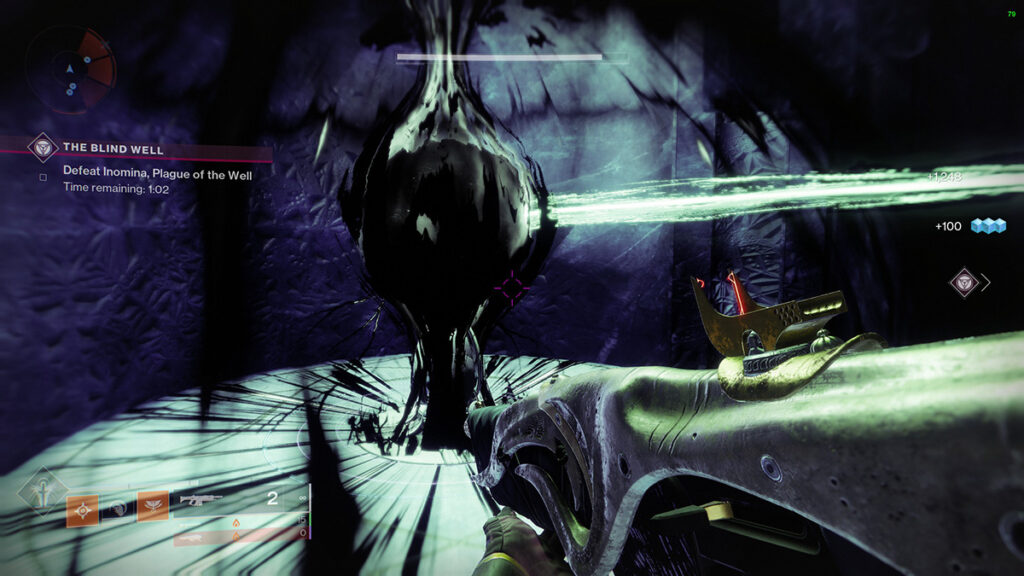Click the diamond emblem icon with arrow
This screenshot has width=1024, height=576.
coord(963,282)
